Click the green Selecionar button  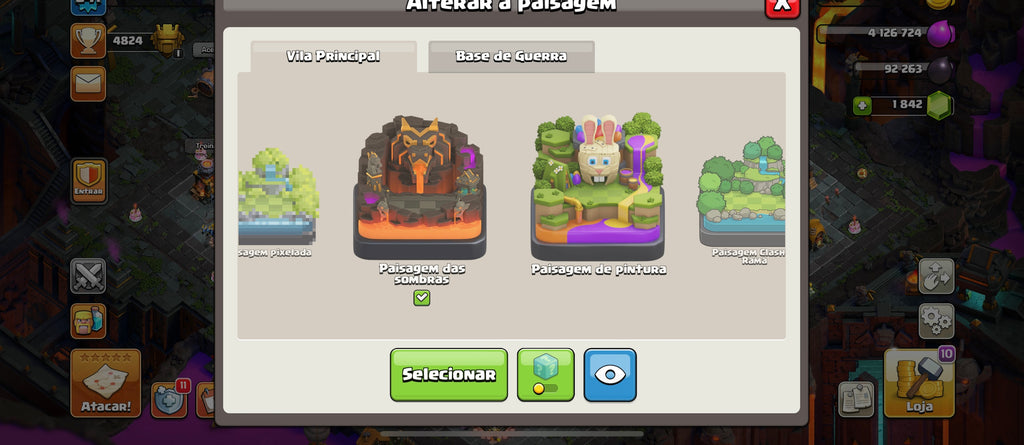point(448,374)
